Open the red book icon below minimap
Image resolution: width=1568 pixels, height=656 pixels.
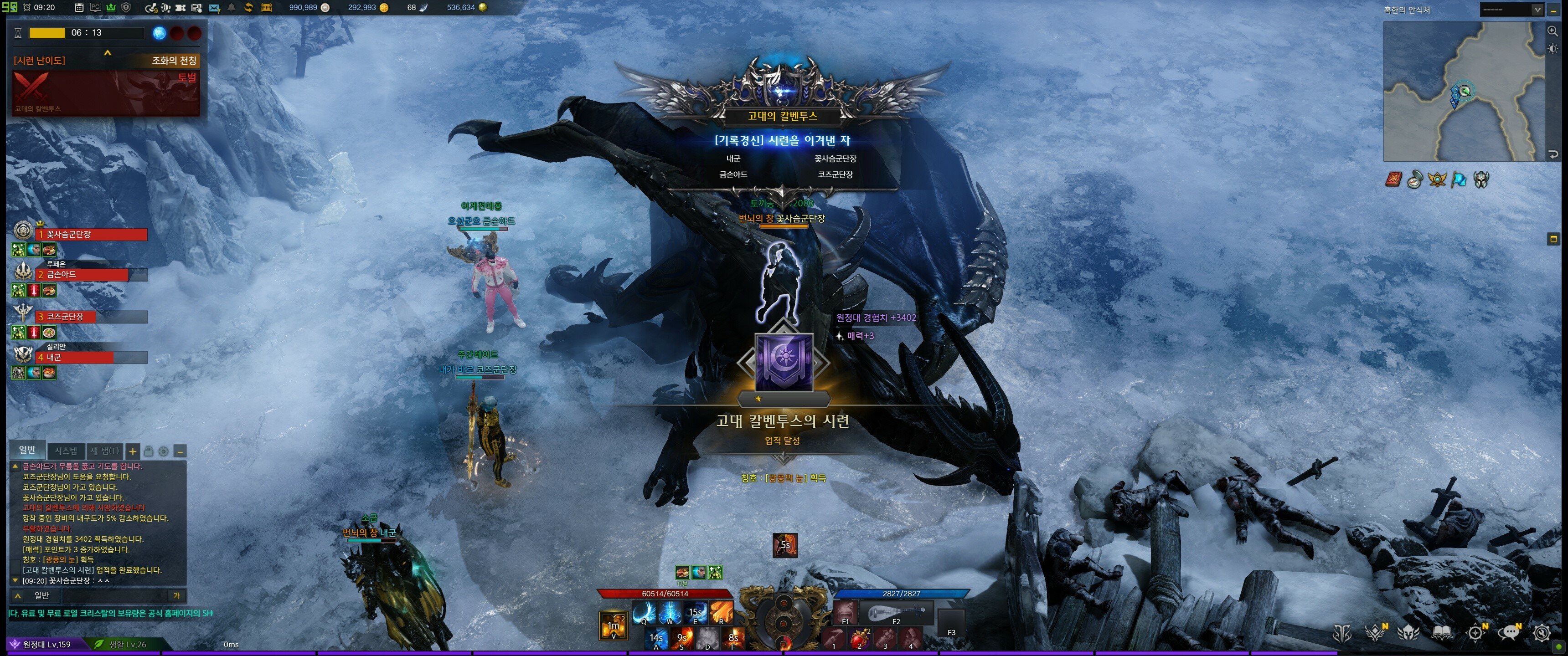(1393, 179)
